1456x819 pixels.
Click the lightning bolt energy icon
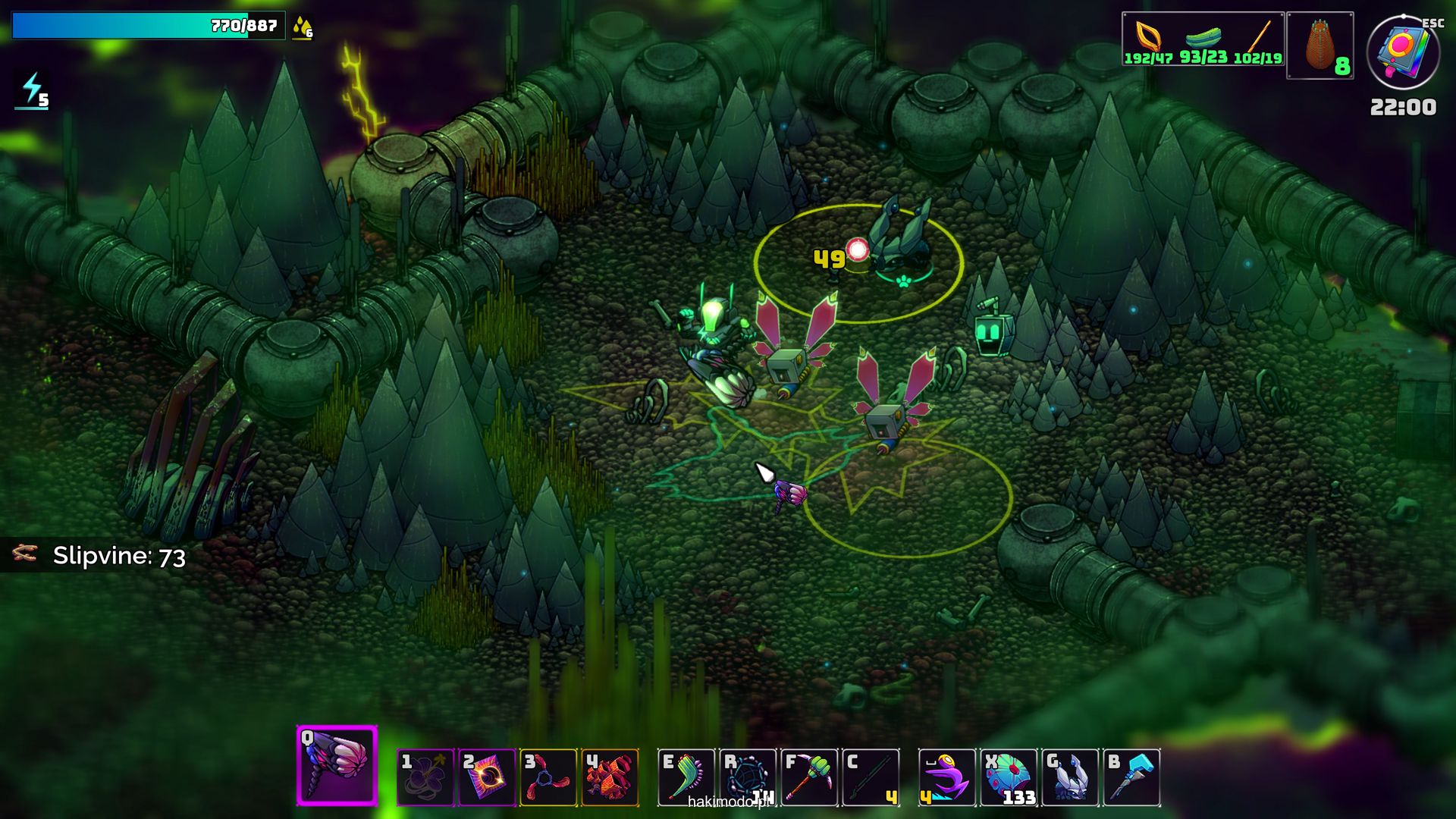(32, 91)
